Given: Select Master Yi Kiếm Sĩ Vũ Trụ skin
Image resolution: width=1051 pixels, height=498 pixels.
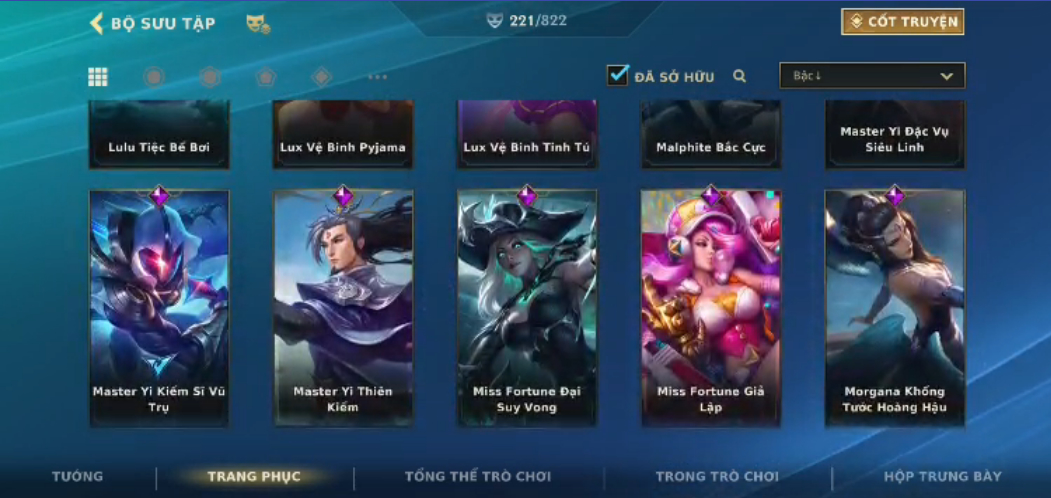Looking at the screenshot, I should 159,308.
